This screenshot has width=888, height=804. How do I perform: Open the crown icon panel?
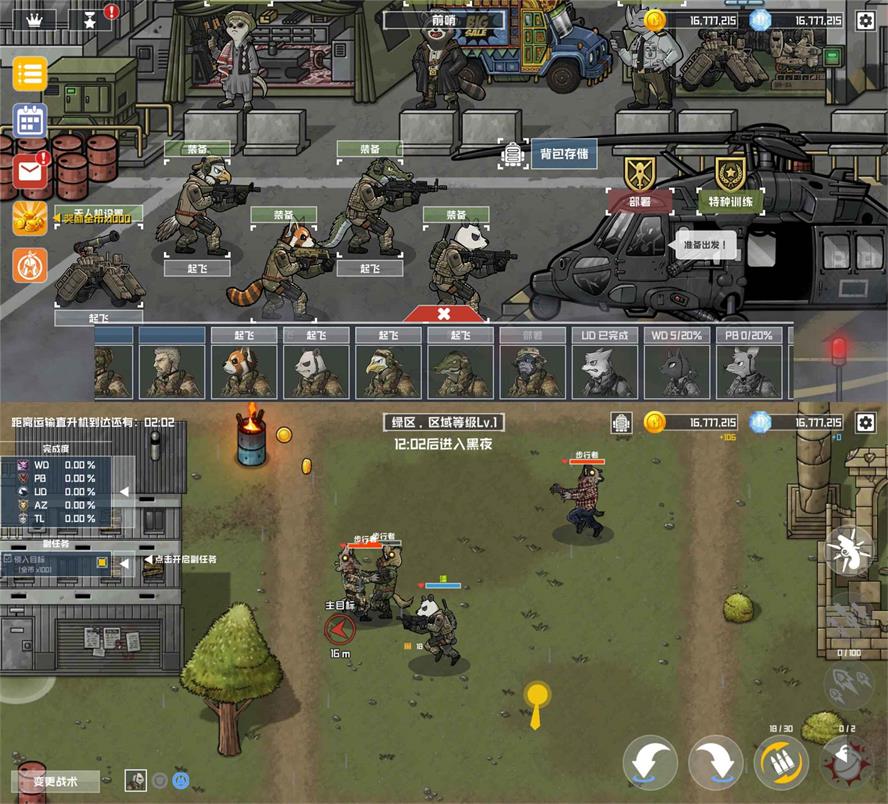click(x=37, y=19)
